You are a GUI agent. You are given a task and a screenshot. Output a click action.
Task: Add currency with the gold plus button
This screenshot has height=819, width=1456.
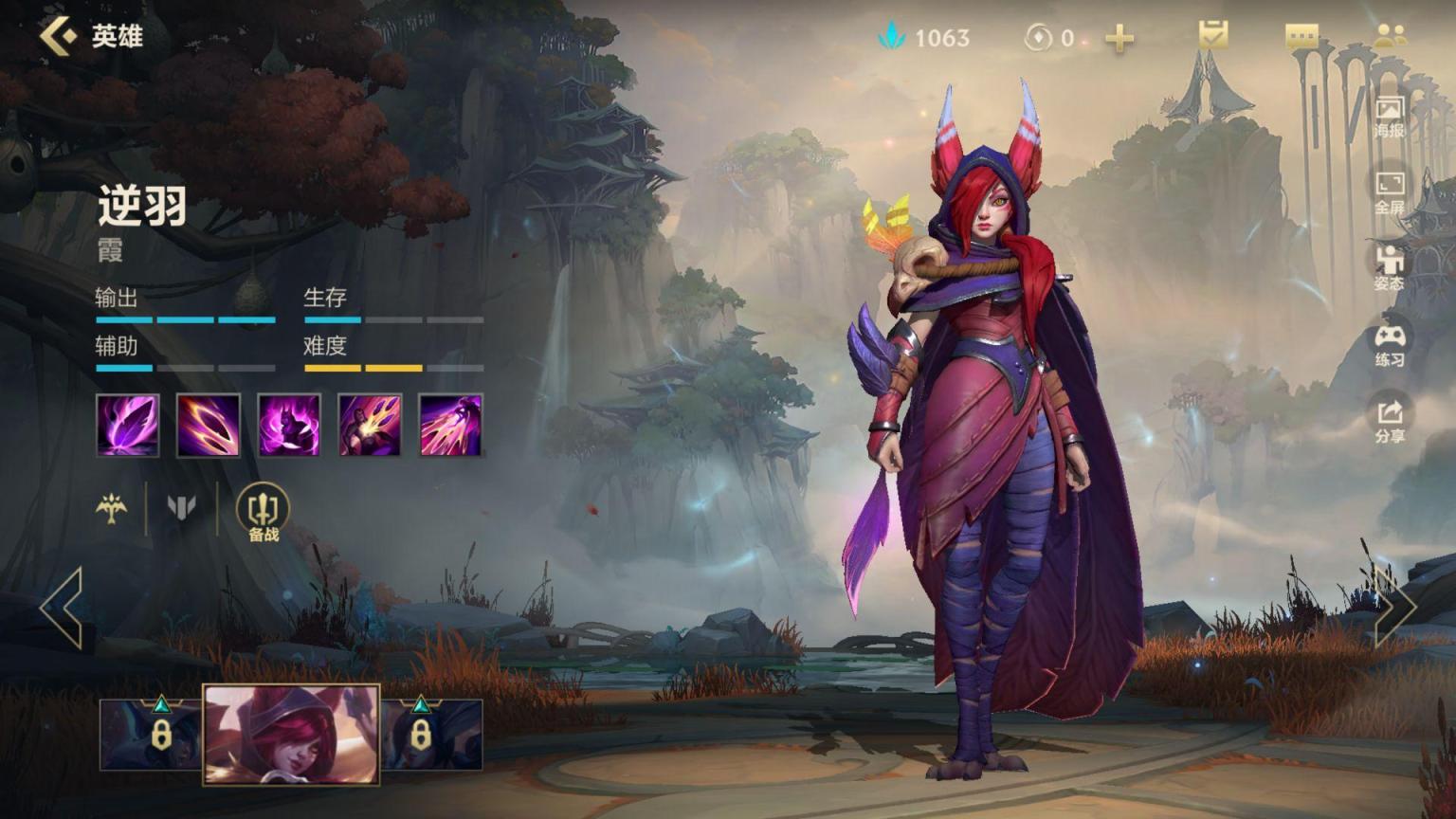click(1119, 38)
